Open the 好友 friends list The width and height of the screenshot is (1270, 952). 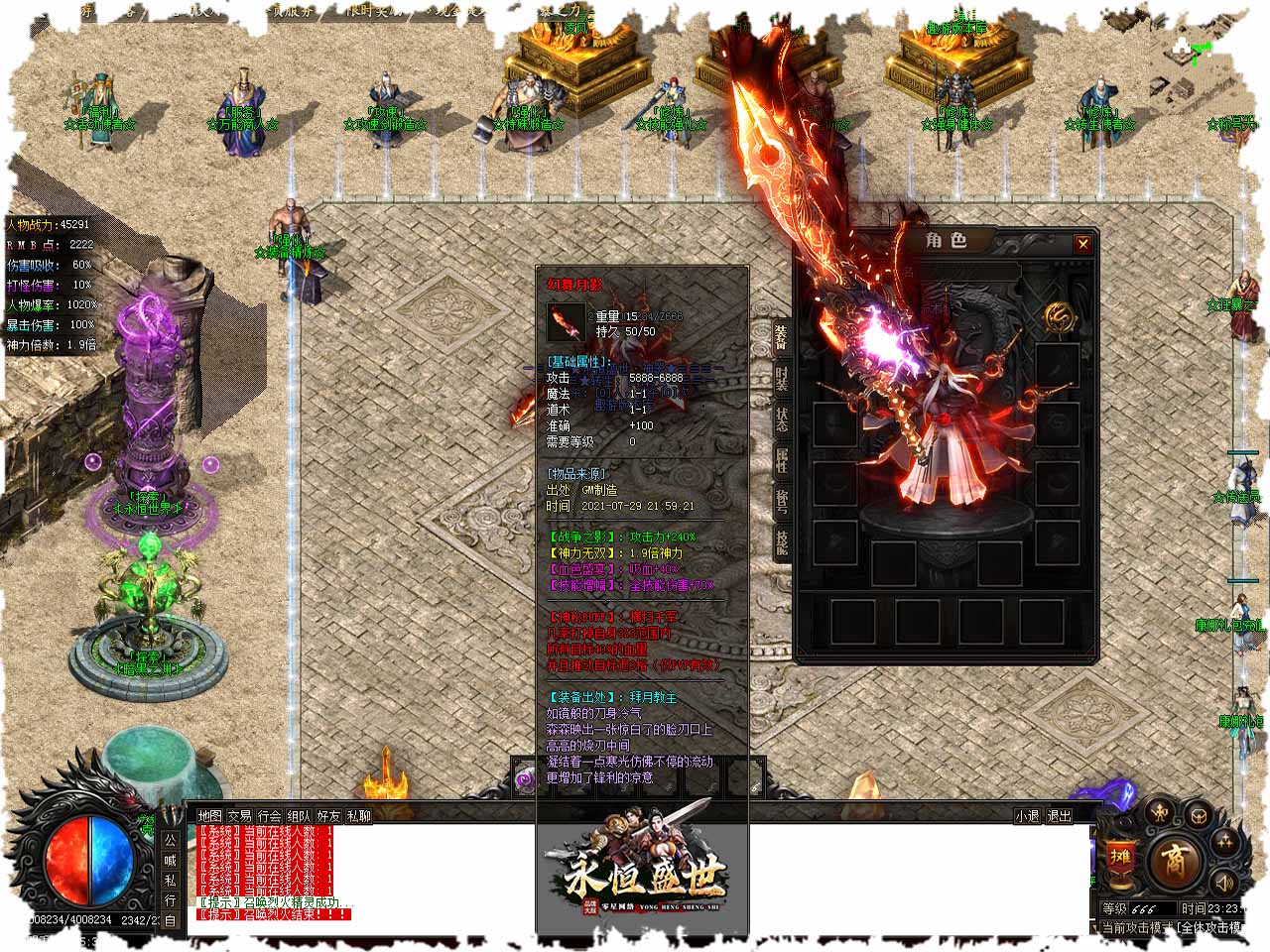[328, 816]
